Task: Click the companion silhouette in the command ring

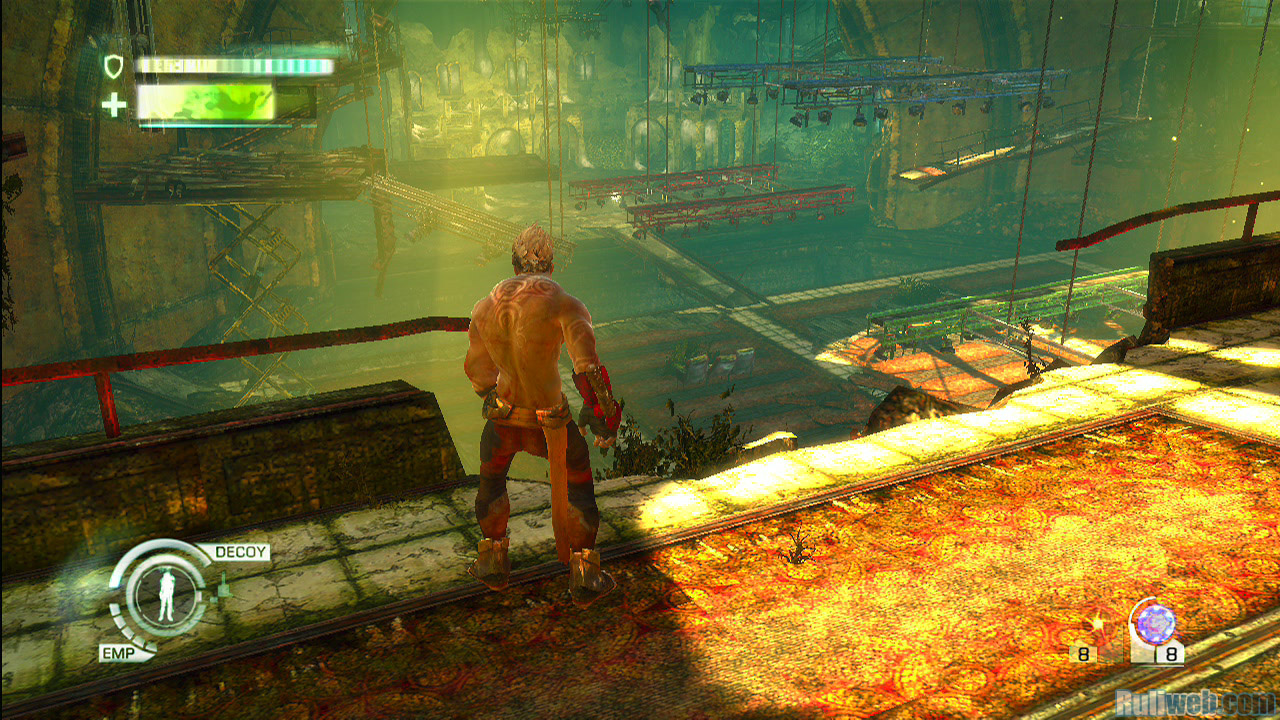Action: pyautogui.click(x=166, y=598)
